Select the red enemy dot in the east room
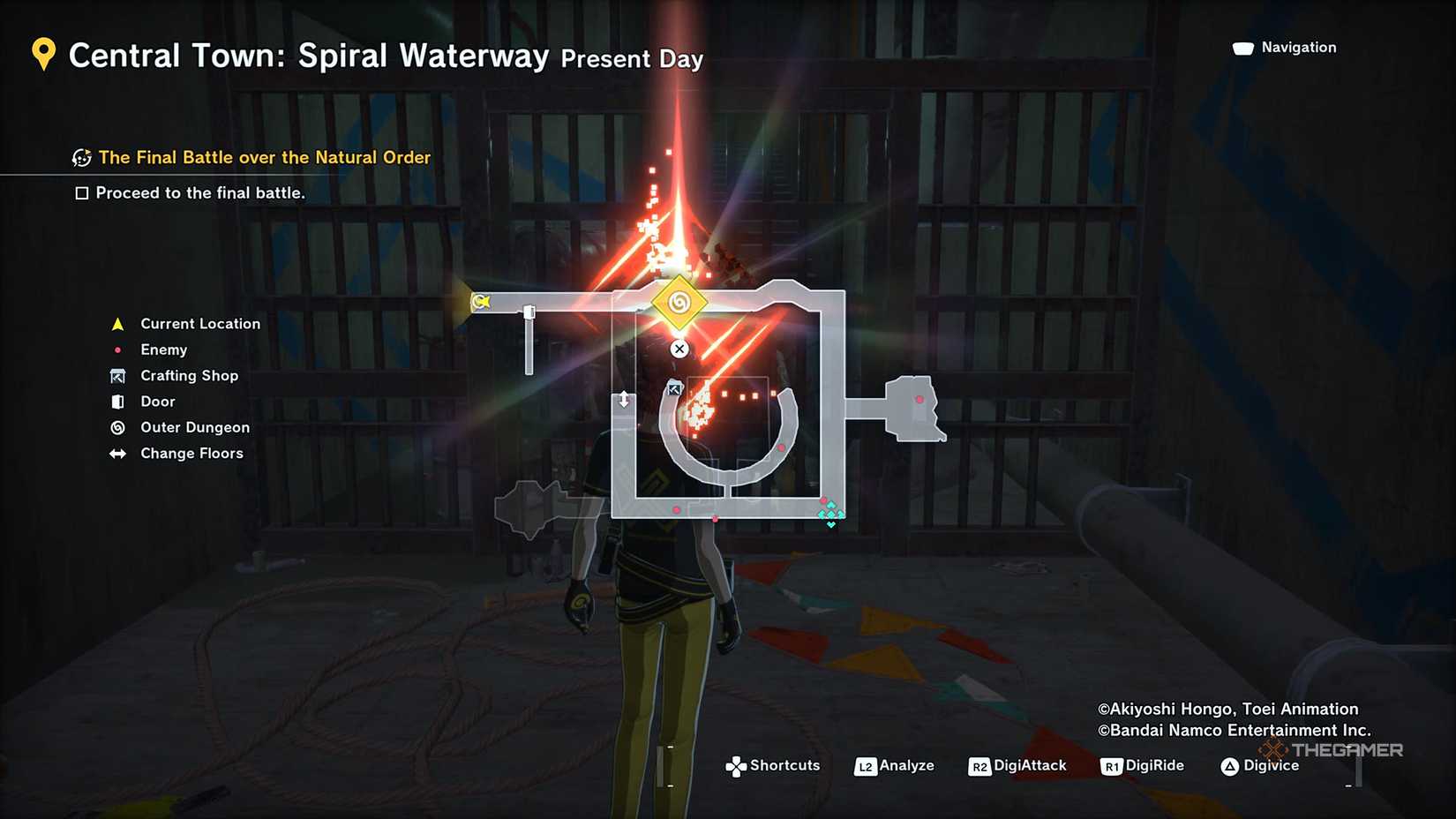The height and width of the screenshot is (819, 1456). [x=919, y=400]
